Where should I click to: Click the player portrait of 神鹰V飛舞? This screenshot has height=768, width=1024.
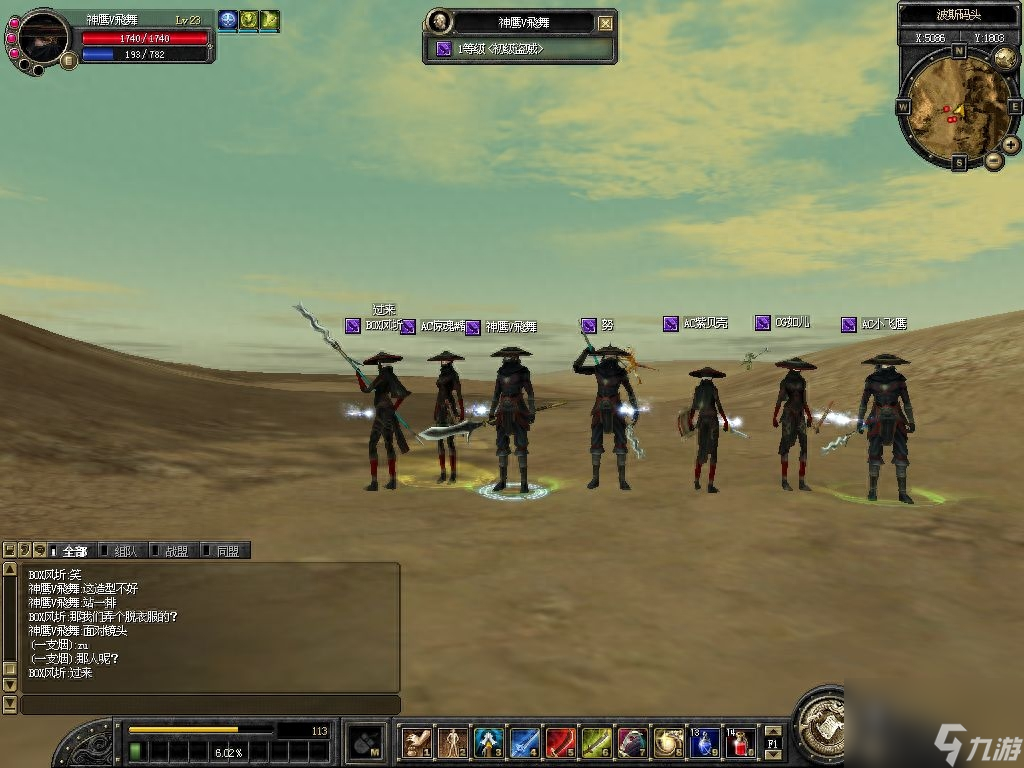[x=45, y=37]
